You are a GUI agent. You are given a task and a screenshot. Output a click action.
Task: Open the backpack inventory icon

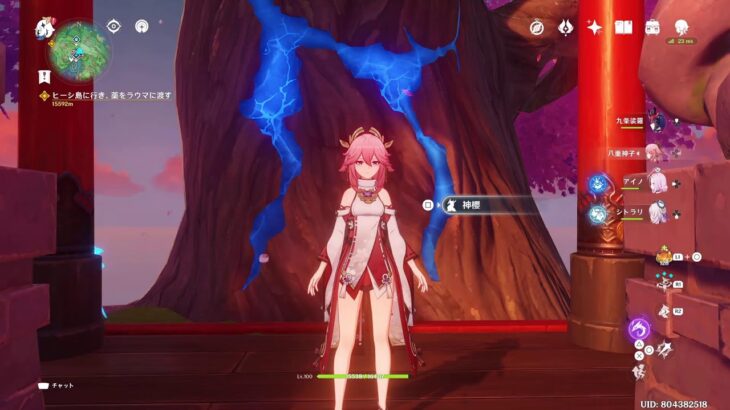[x=653, y=27]
